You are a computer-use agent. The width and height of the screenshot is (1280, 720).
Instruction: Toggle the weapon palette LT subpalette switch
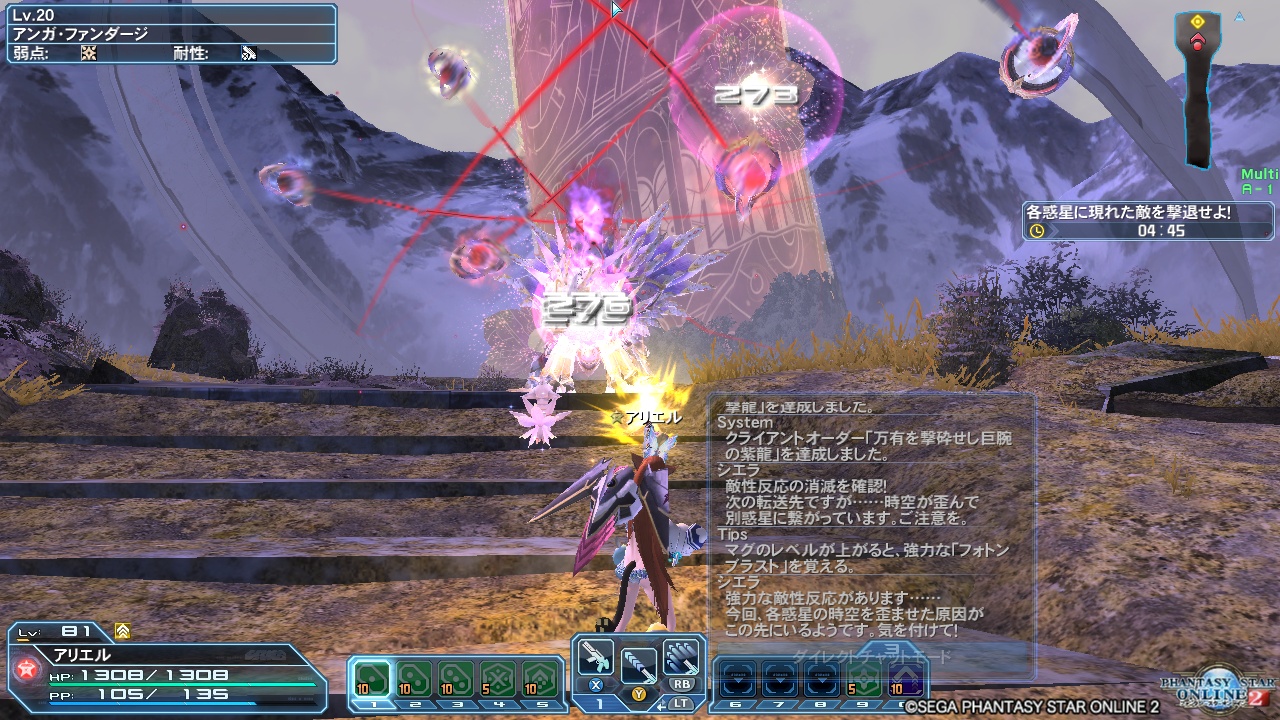(683, 703)
